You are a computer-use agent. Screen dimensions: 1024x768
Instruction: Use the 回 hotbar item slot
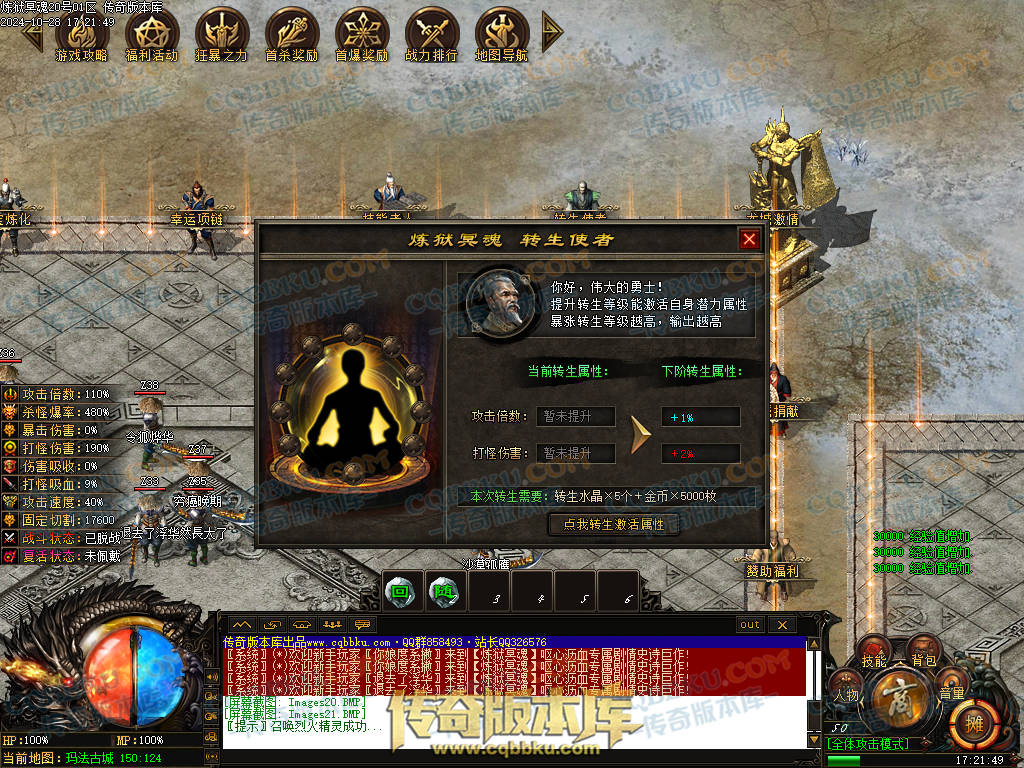pyautogui.click(x=401, y=591)
